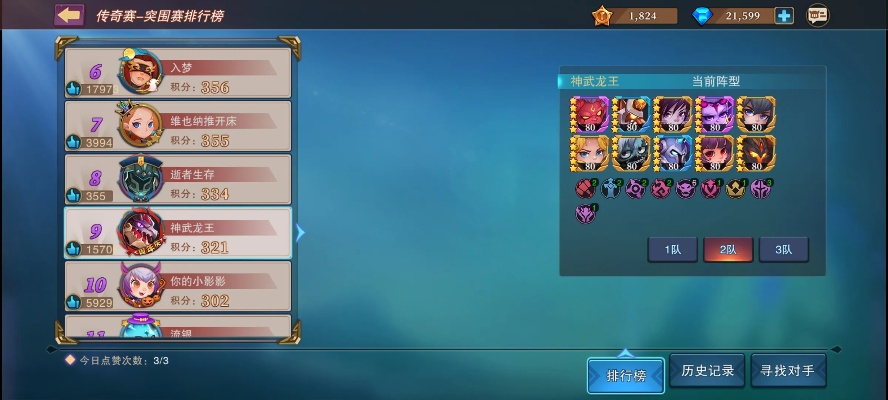Viewport: 888px width, 400px height.
Task: Open the 排行榜 ranking tab
Action: tap(626, 375)
